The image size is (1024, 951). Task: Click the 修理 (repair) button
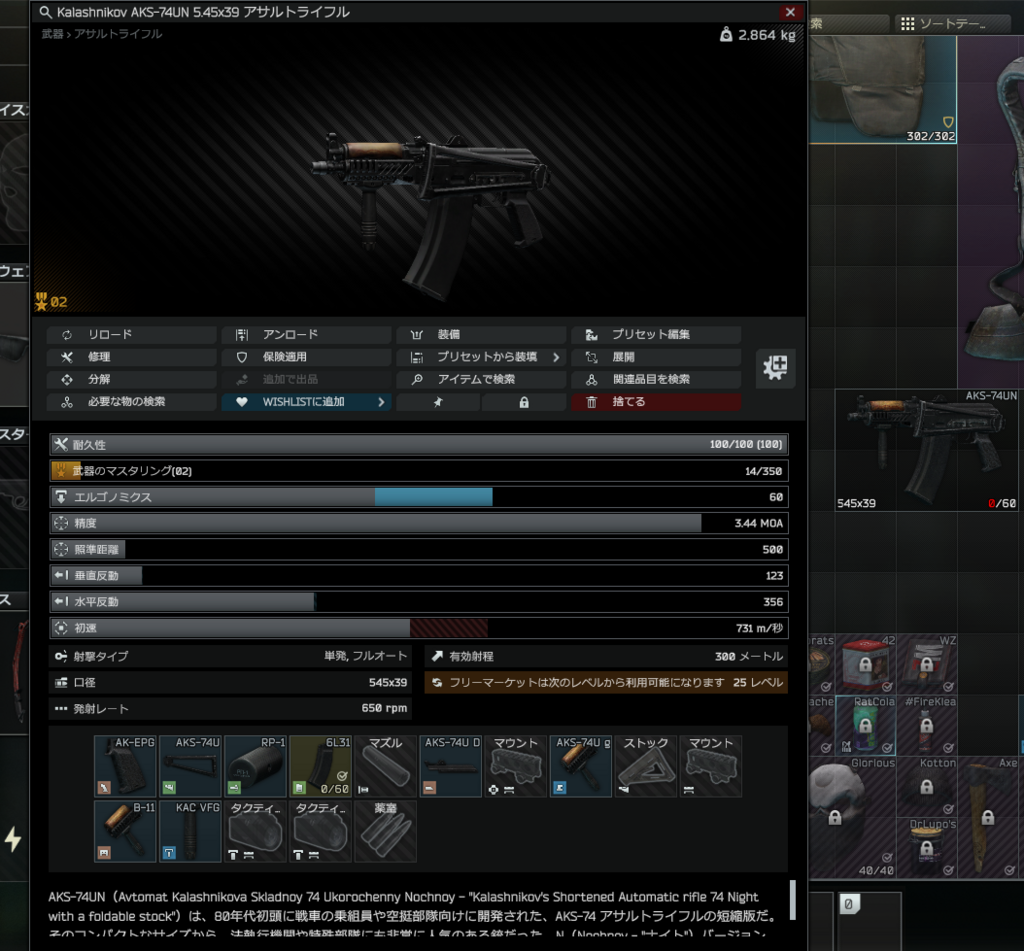click(x=131, y=357)
